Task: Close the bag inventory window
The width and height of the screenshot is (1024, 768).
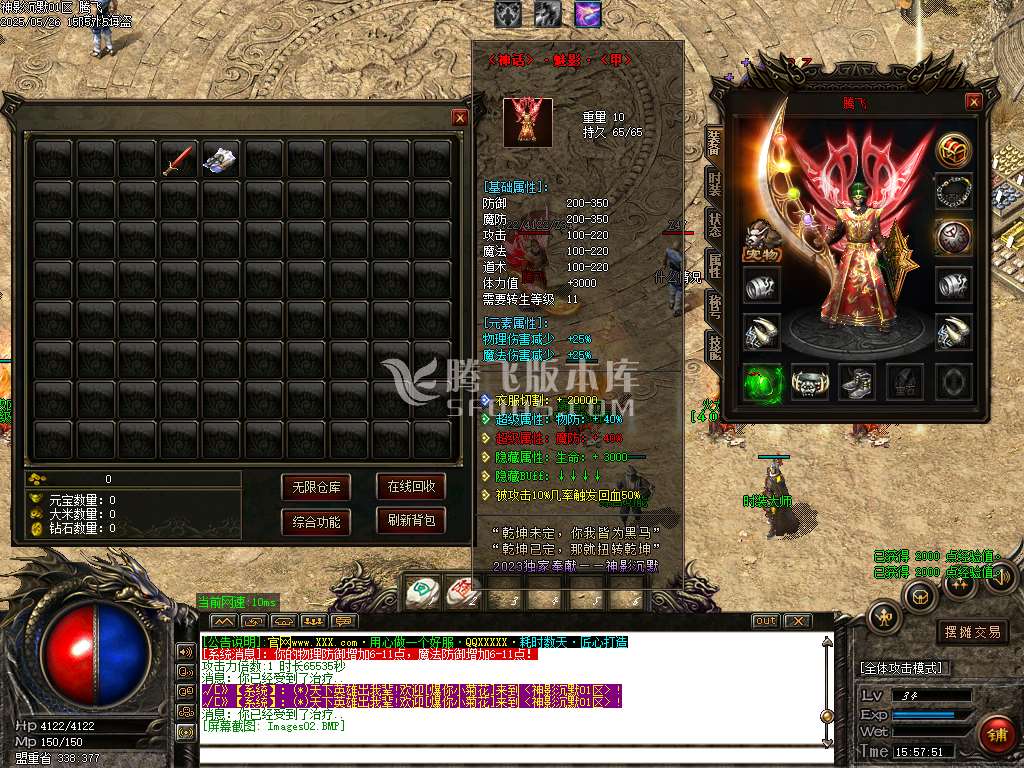Action: point(460,117)
